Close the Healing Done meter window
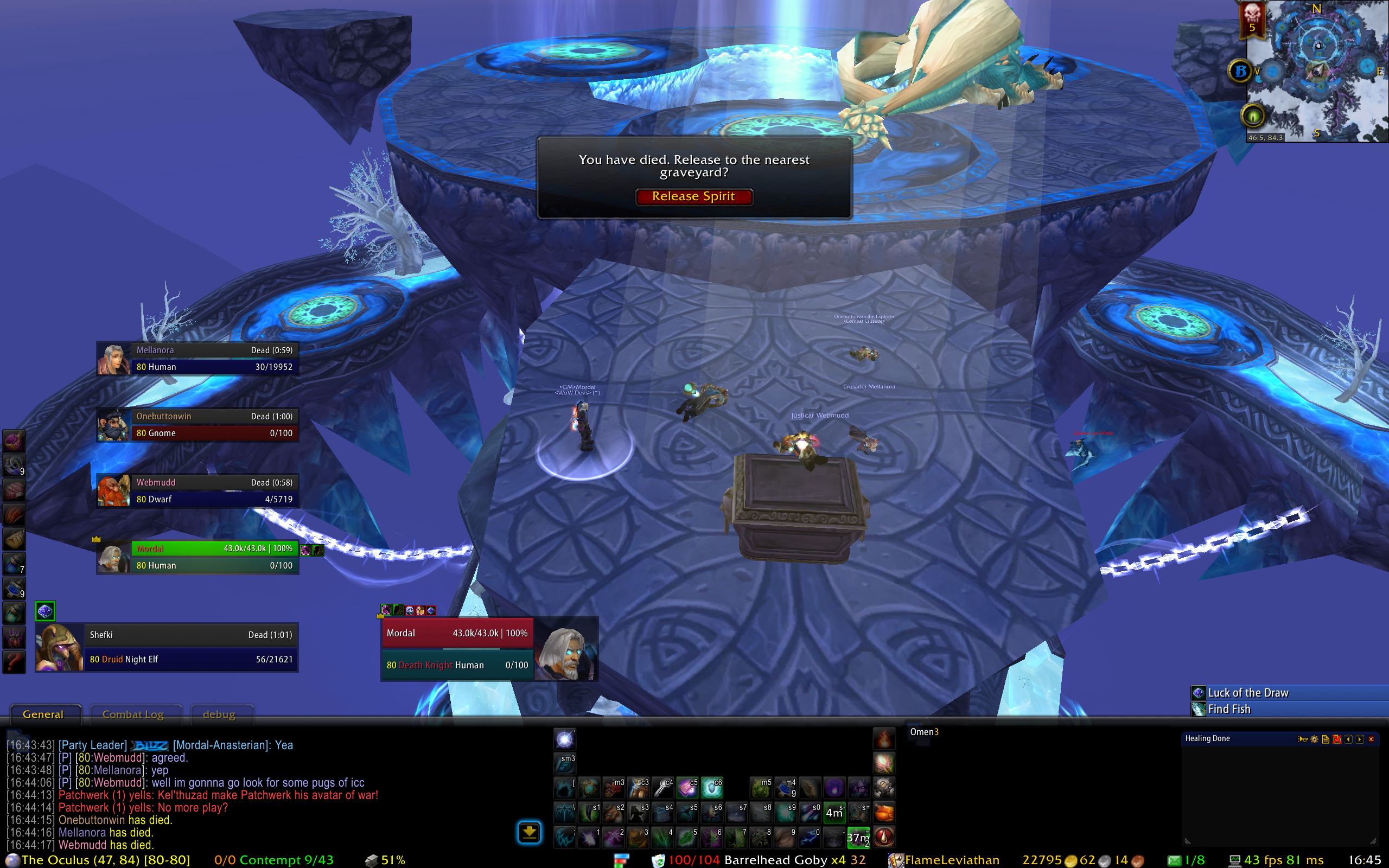Screen dimensions: 1389x868 [1371, 739]
